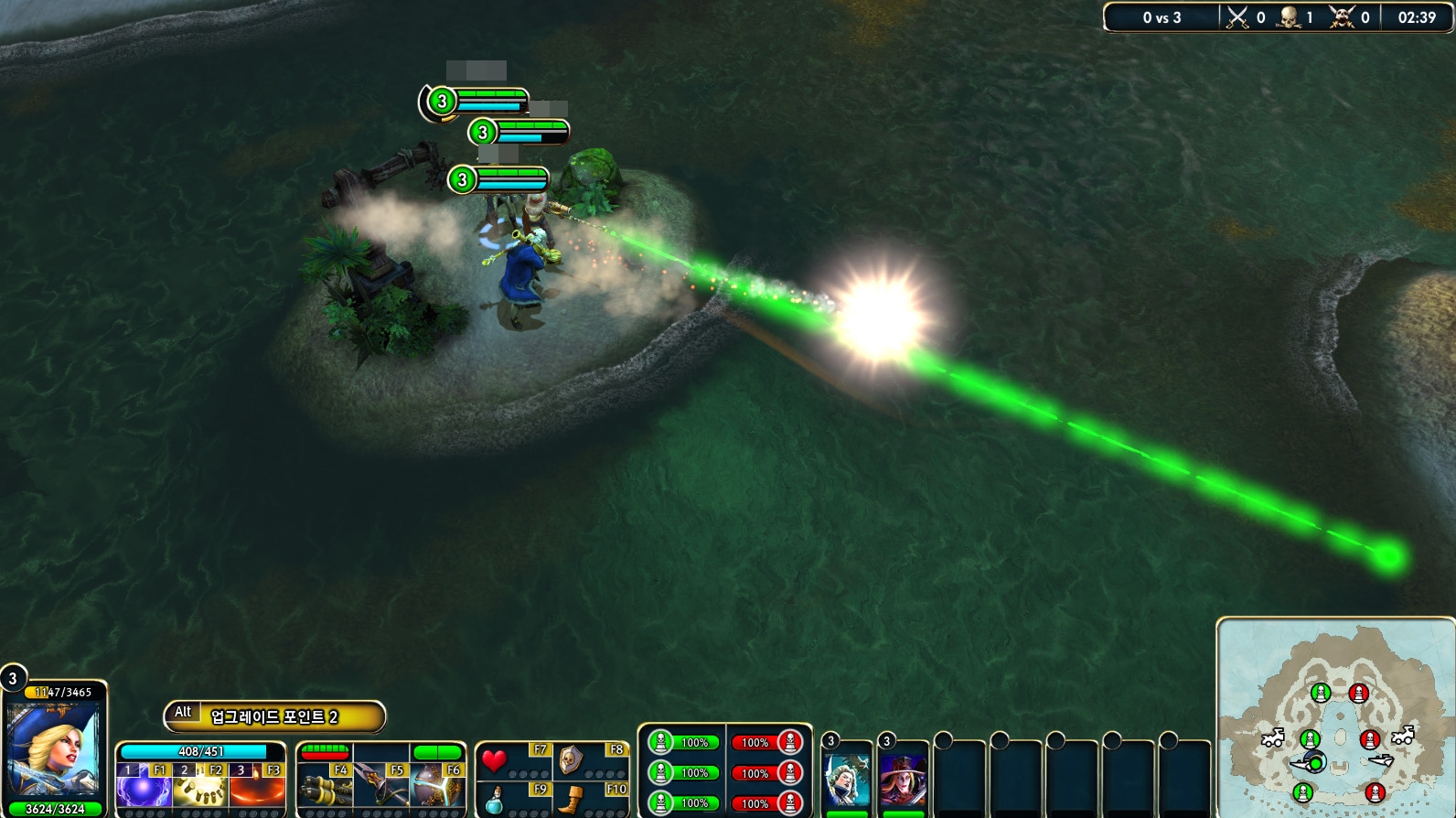Upgrade the red heart health stat

click(x=495, y=760)
